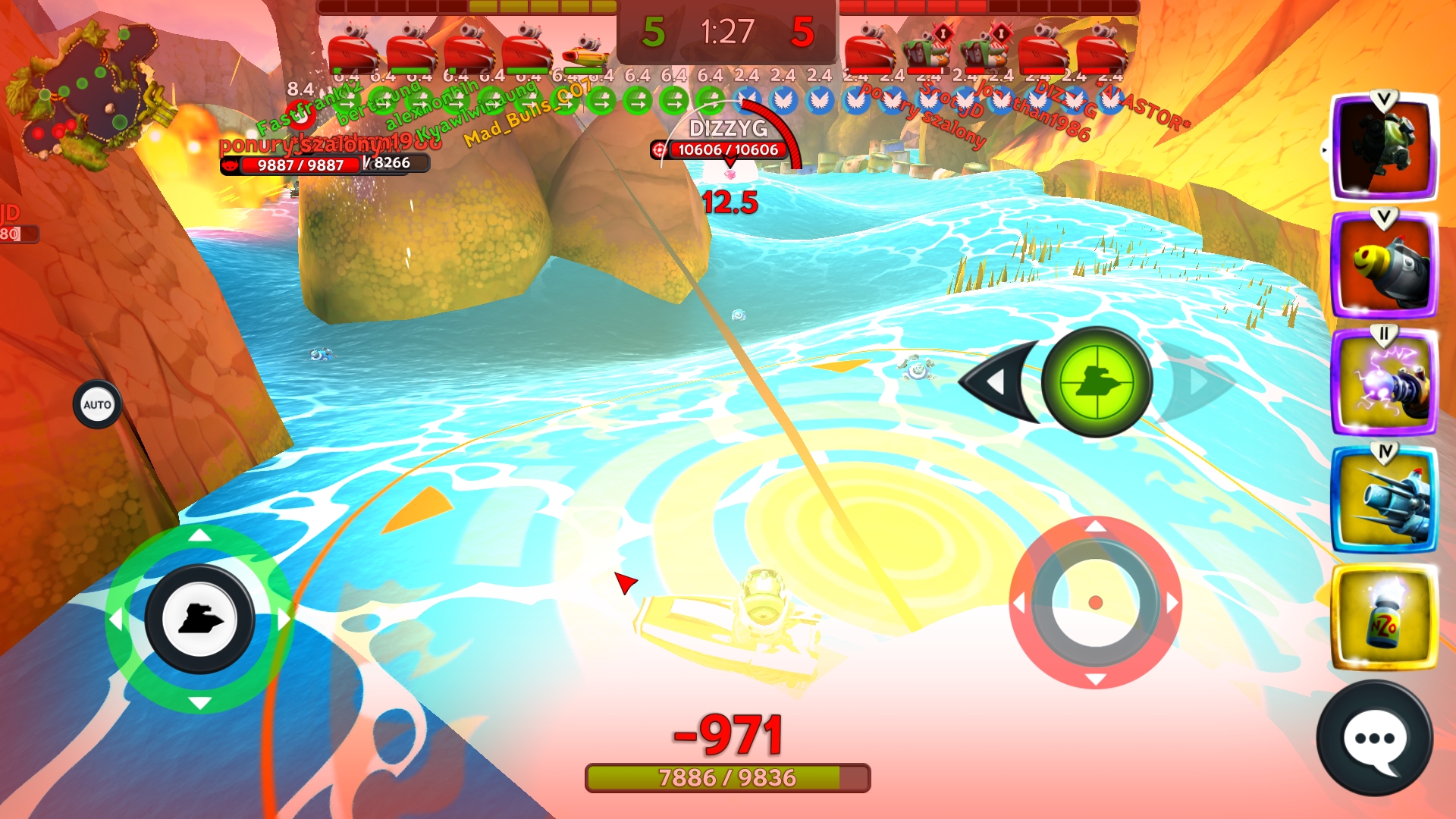
Task: Choose the spiked harpoon launcher weapon
Action: 1384,500
